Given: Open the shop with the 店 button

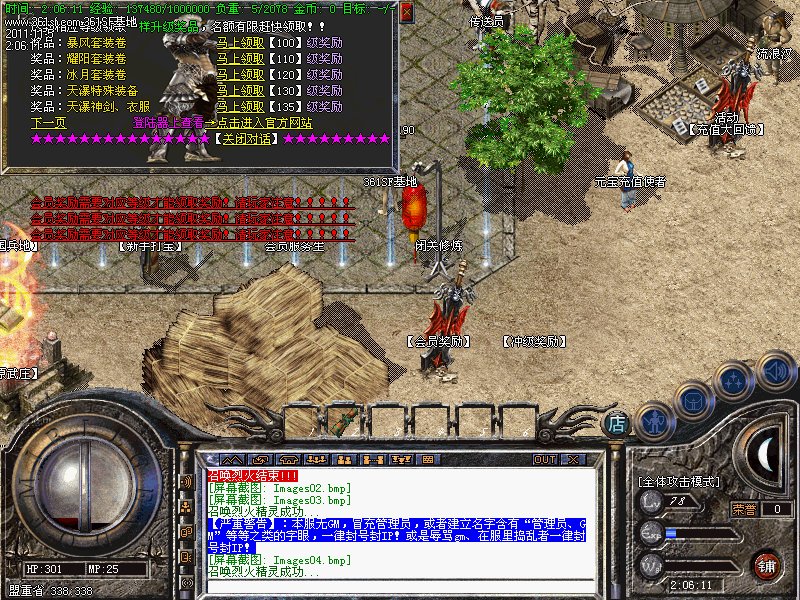Looking at the screenshot, I should [618, 423].
